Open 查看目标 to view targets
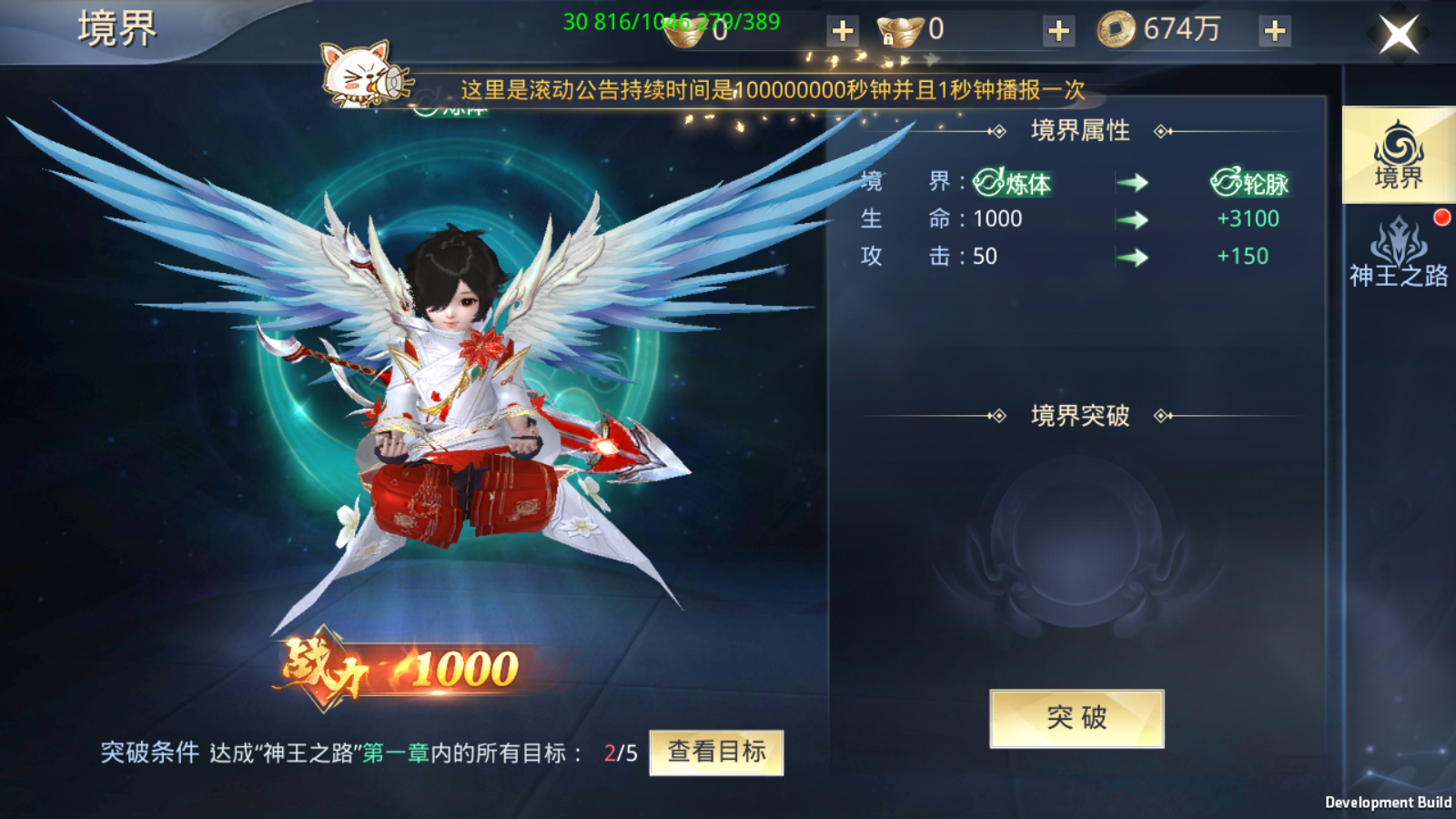This screenshot has height=819, width=1456. [716, 753]
